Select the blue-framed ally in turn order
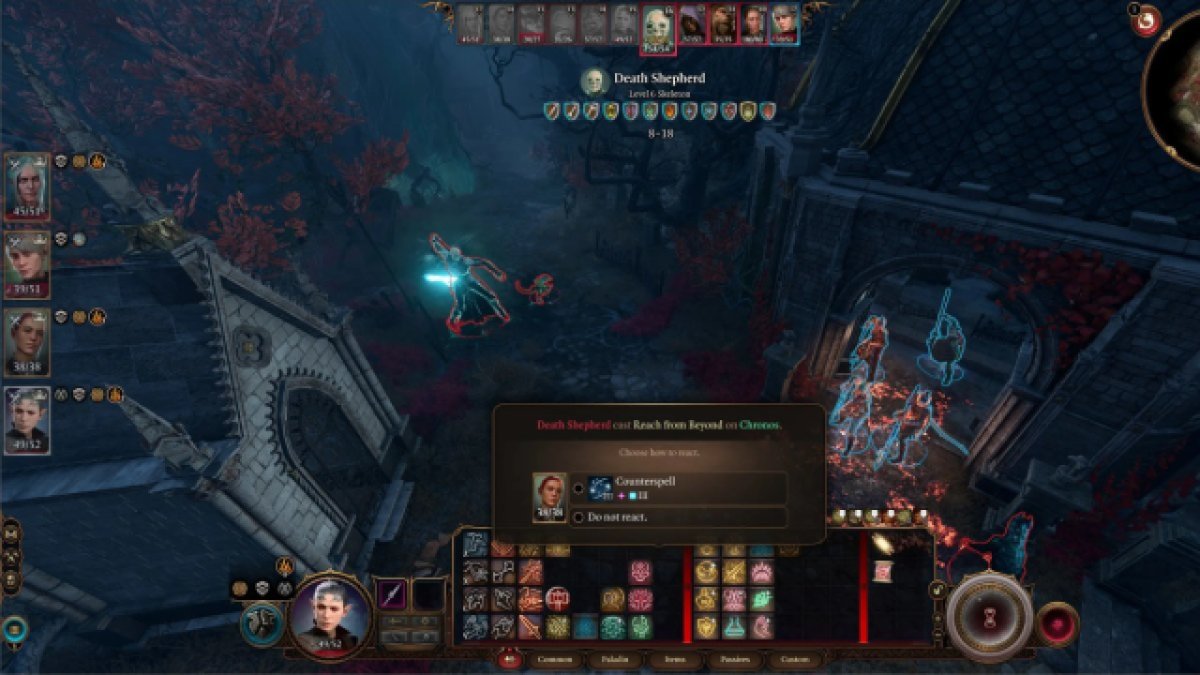 click(x=784, y=24)
